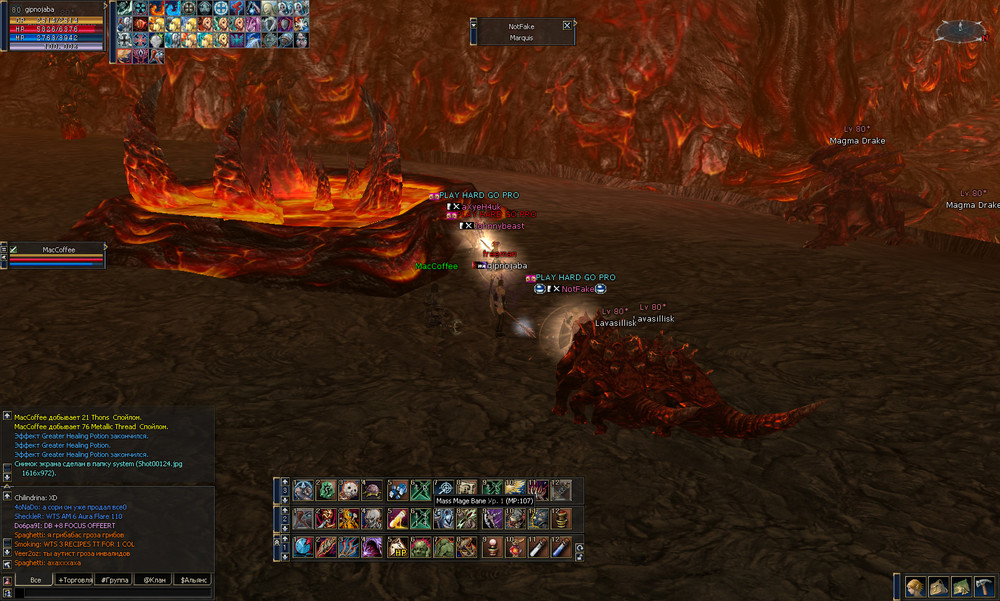This screenshot has width=1000, height=601.
Task: Use the HP potion hotbar slot
Action: click(399, 547)
